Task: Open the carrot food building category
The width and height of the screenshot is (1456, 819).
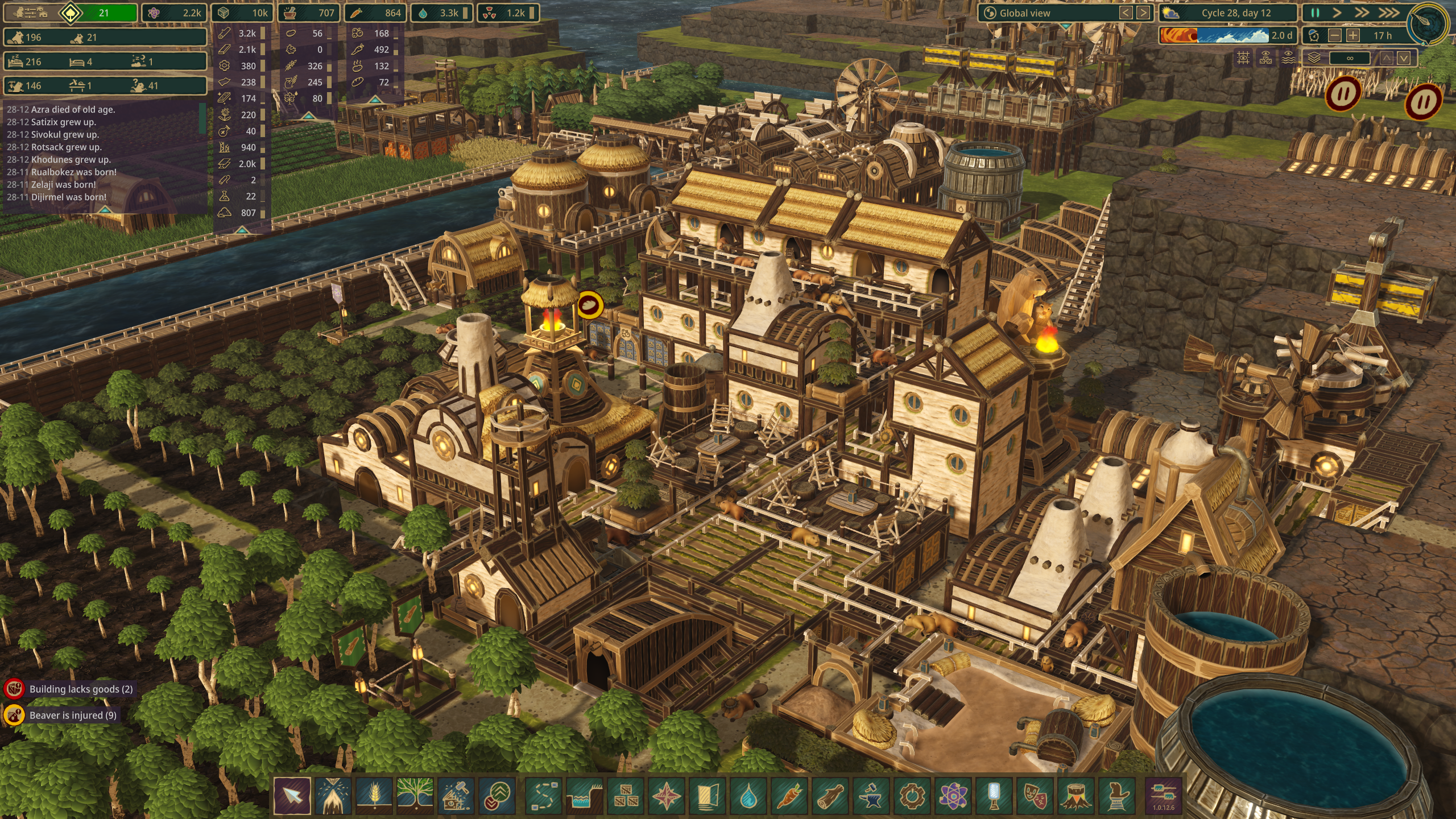Action: point(789,795)
